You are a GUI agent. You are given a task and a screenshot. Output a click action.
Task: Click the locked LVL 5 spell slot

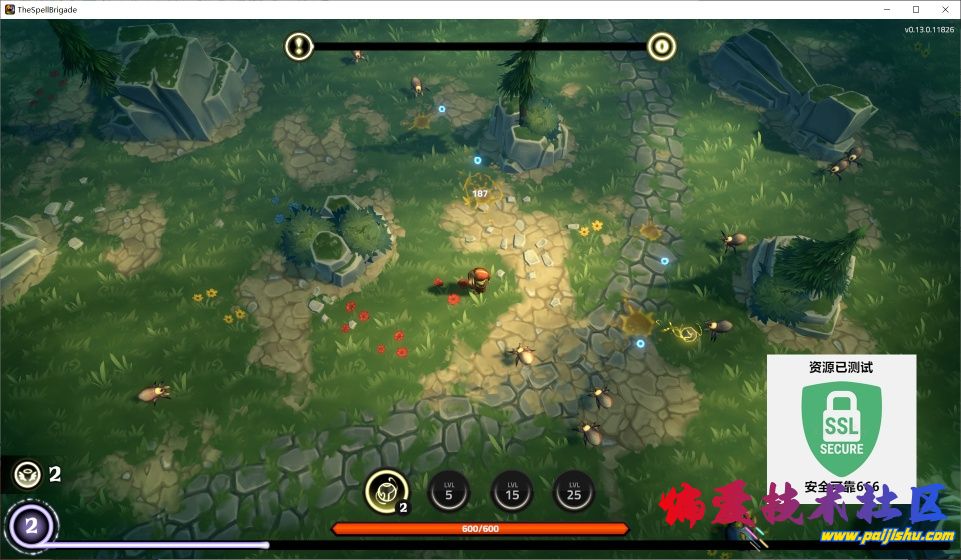click(x=449, y=490)
